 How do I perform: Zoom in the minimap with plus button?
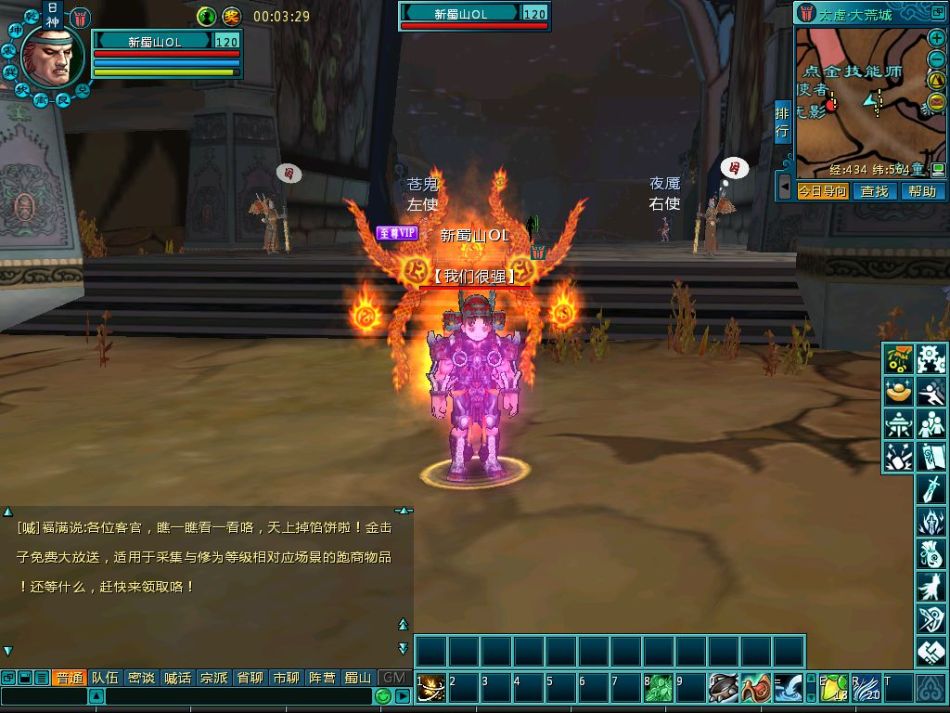[936, 38]
